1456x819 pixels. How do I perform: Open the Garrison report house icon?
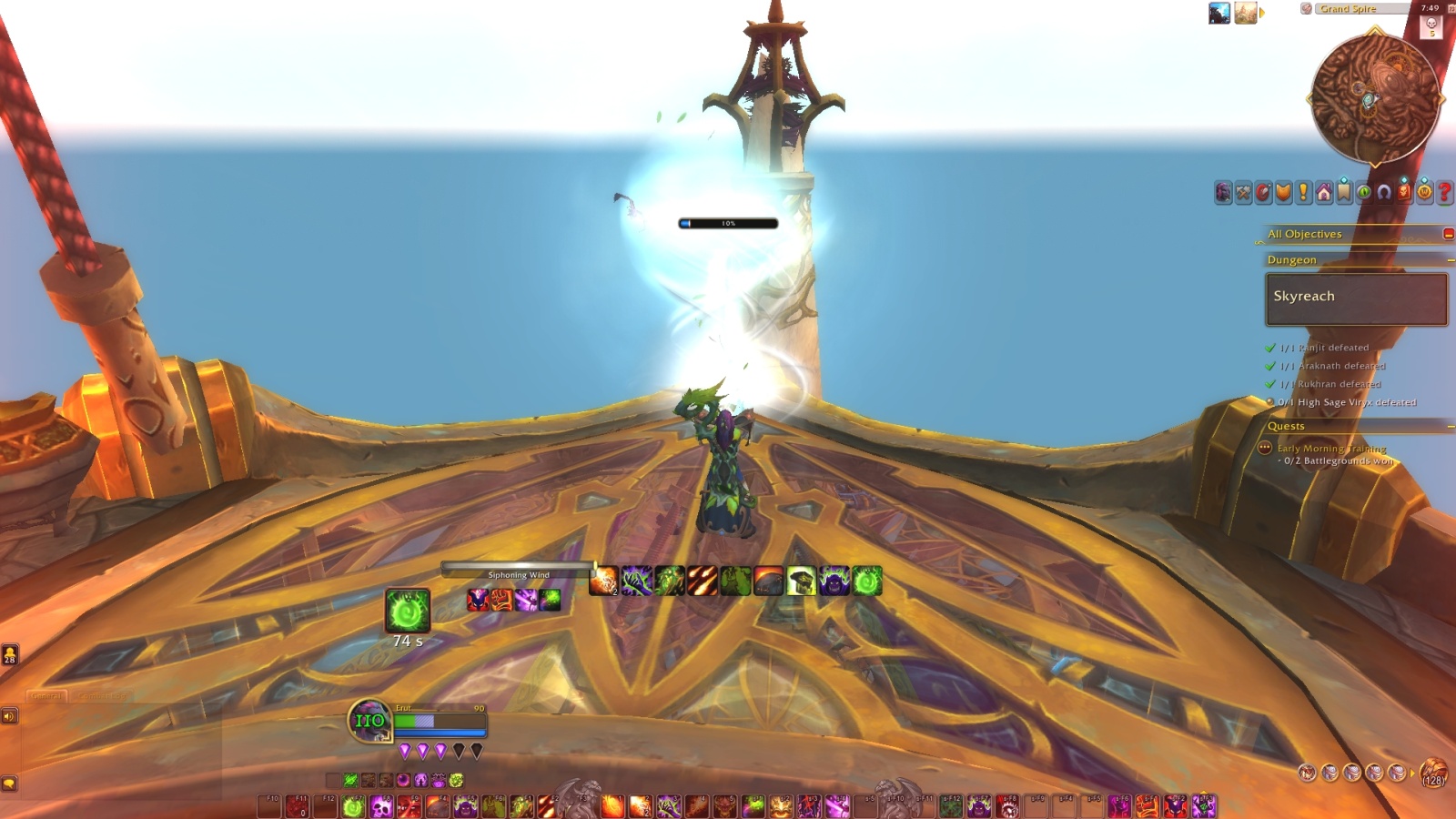click(x=1324, y=193)
